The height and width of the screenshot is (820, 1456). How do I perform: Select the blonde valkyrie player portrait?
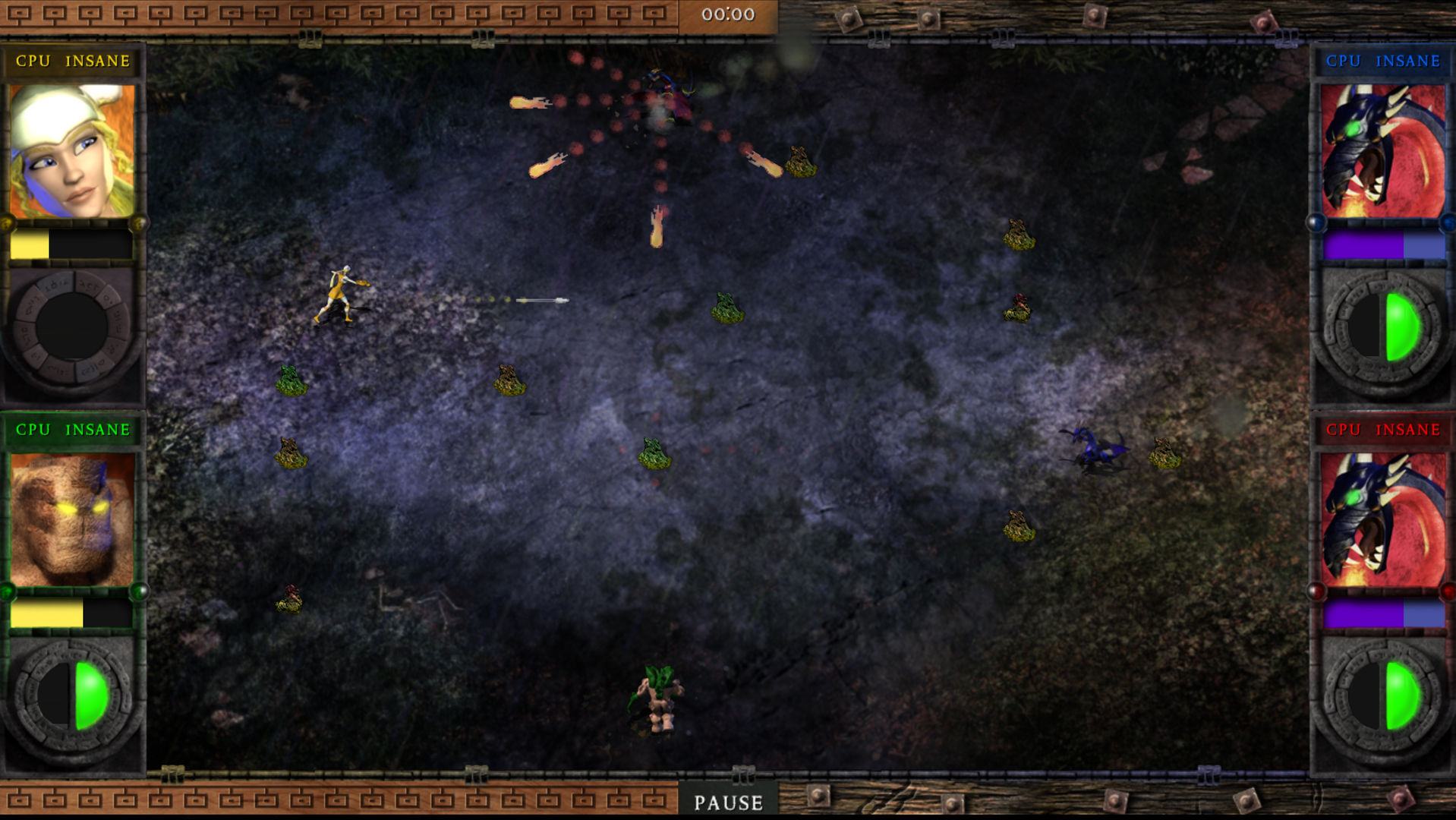[x=72, y=151]
